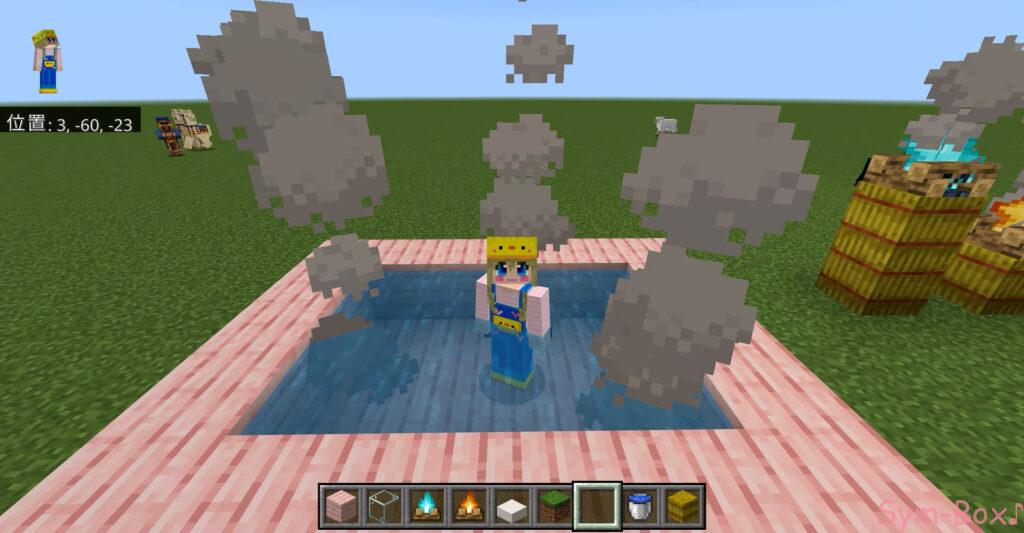The image size is (1024, 533).
Task: Choose the orange campfire hotbar slot
Action: click(x=469, y=506)
